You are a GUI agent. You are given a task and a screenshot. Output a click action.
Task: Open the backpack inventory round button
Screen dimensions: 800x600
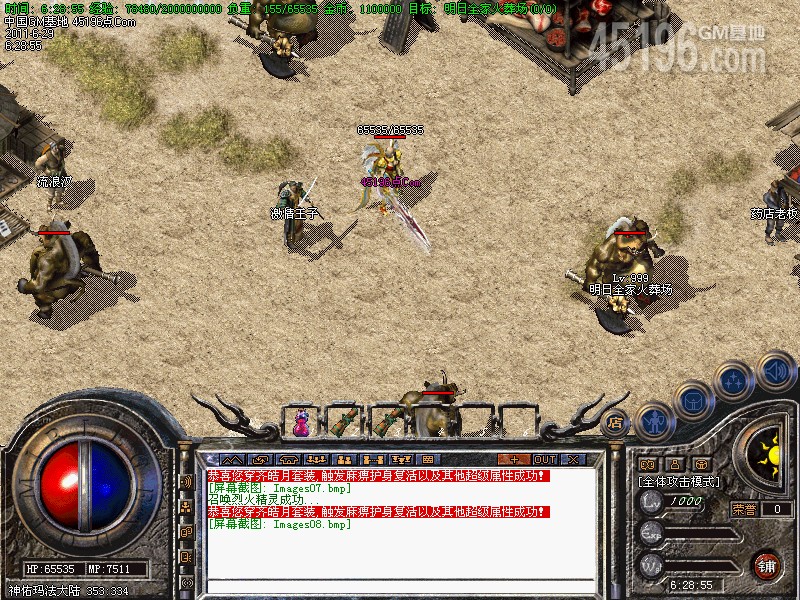[693, 401]
